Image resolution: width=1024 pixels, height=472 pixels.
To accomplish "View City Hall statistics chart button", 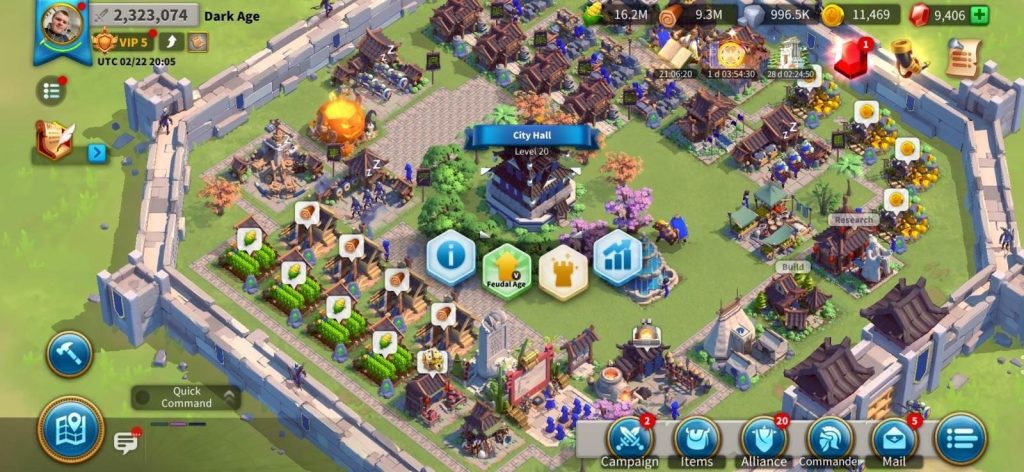I will [x=617, y=257].
